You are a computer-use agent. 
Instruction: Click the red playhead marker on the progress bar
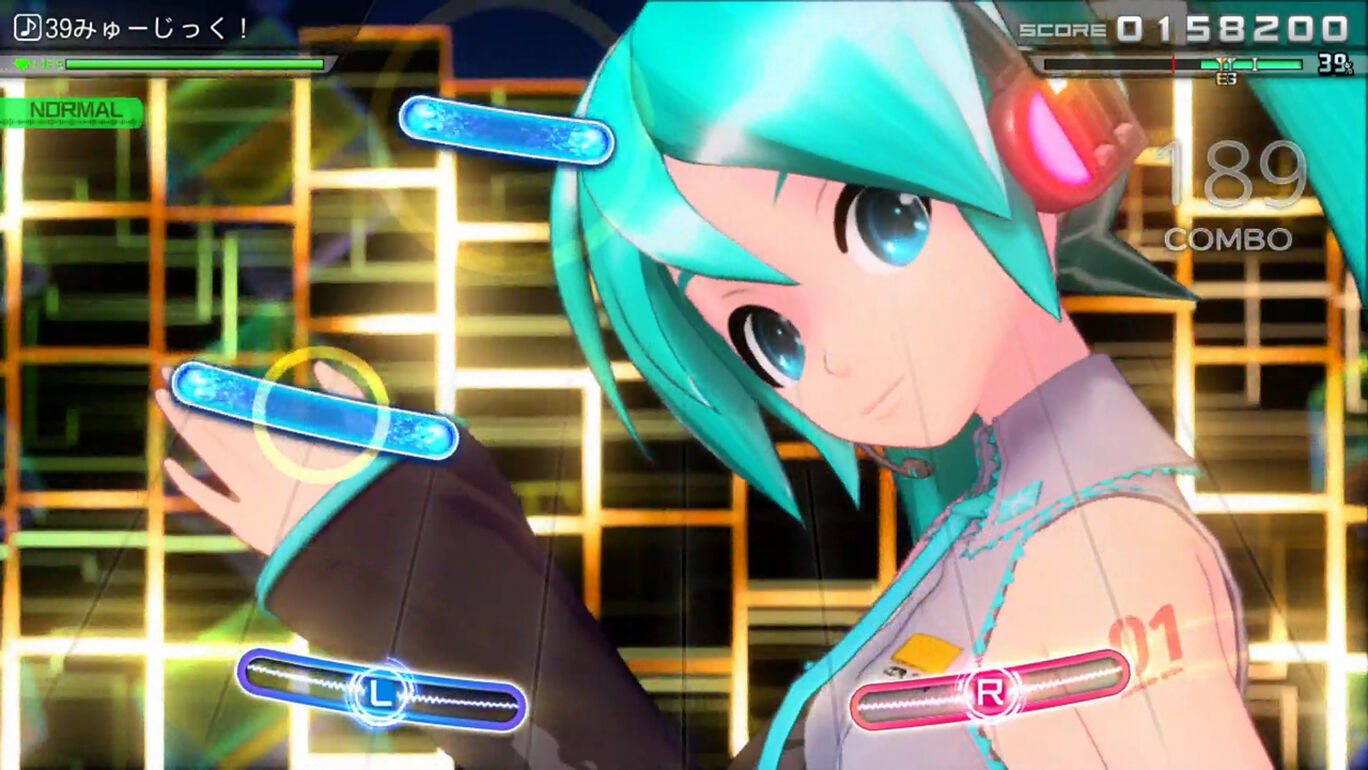pyautogui.click(x=1173, y=62)
